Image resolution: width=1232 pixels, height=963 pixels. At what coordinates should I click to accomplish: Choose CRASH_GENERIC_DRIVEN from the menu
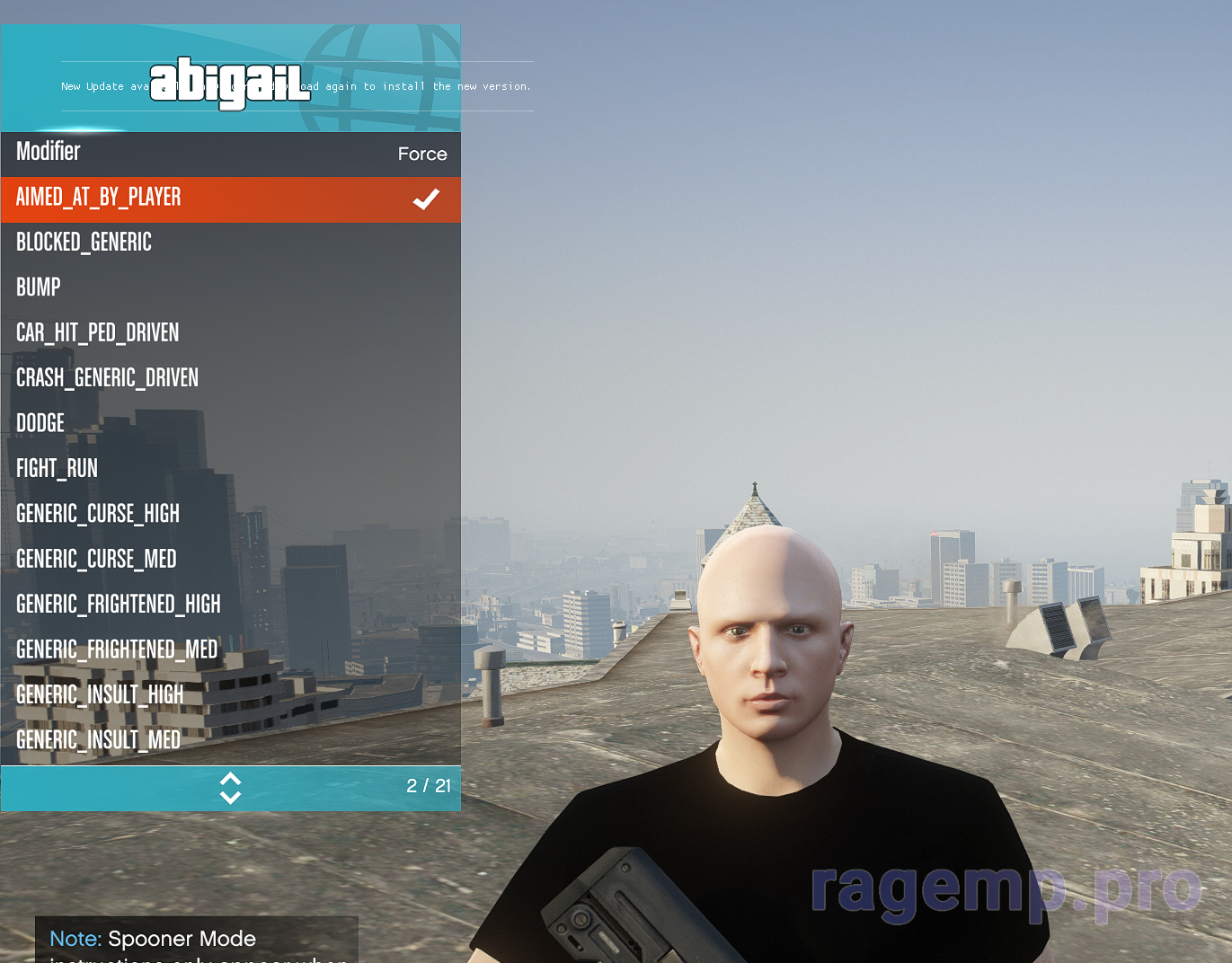click(230, 379)
